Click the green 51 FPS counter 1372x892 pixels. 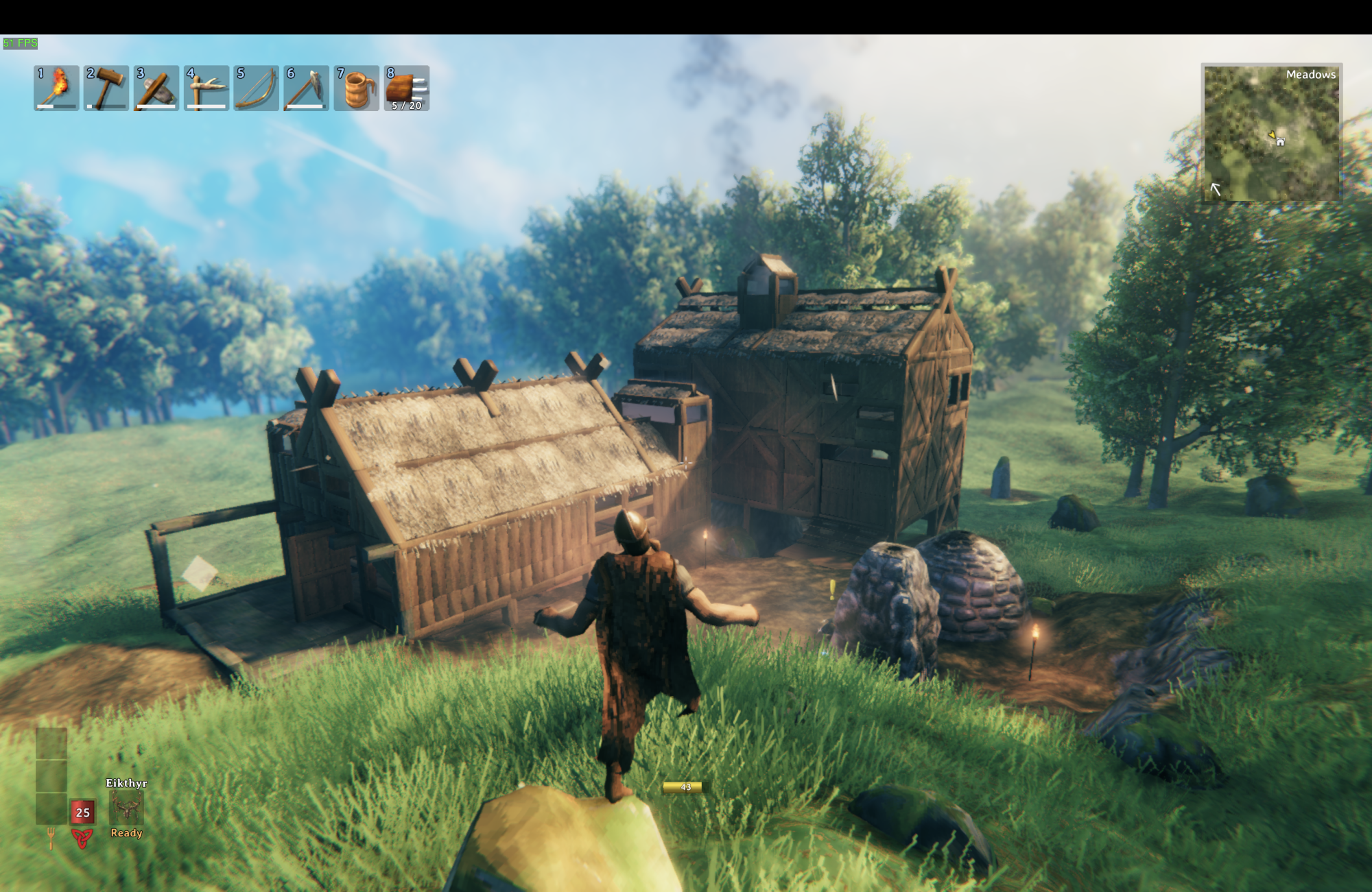coord(19,43)
